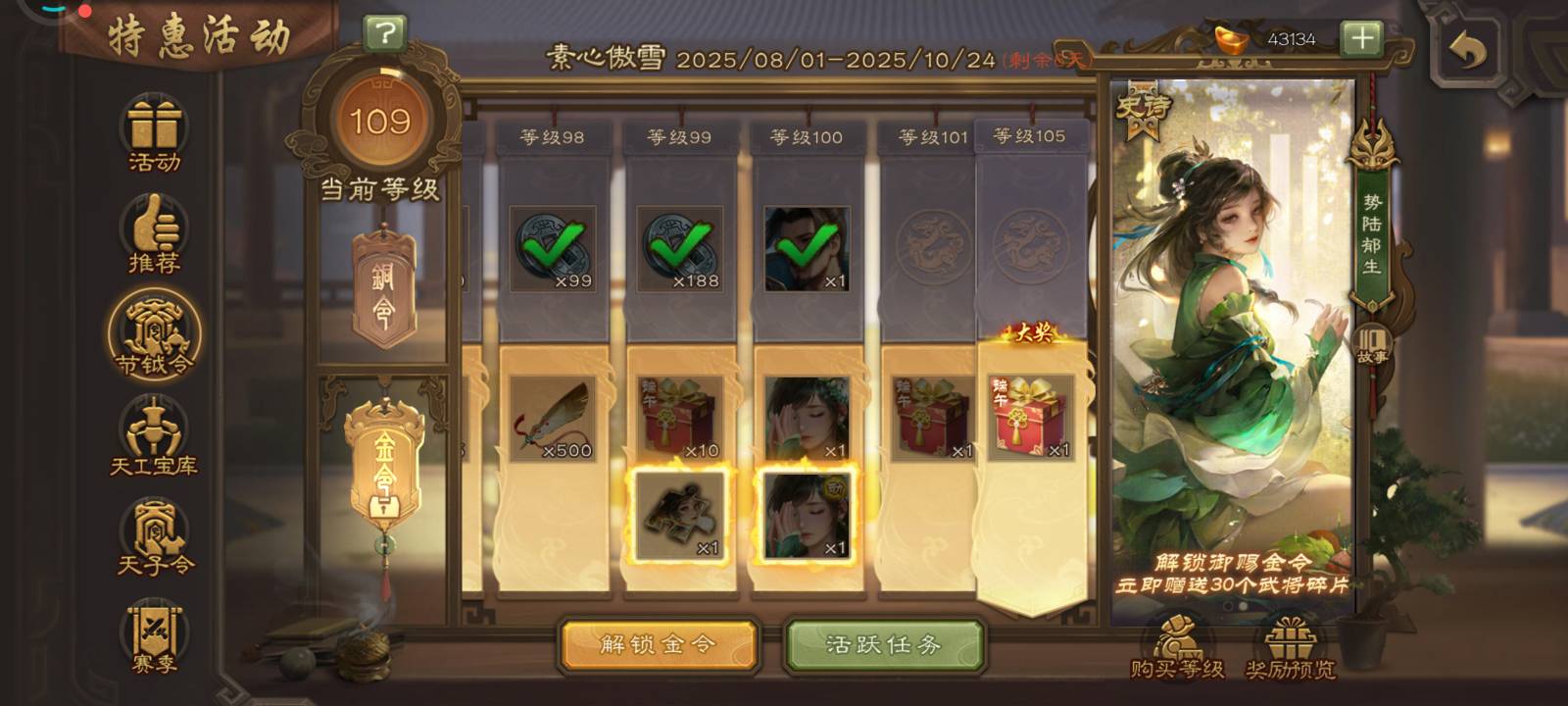Claim the glowing puzzle piece reward
Screen dimensions: 1568x706
pyautogui.click(x=680, y=516)
